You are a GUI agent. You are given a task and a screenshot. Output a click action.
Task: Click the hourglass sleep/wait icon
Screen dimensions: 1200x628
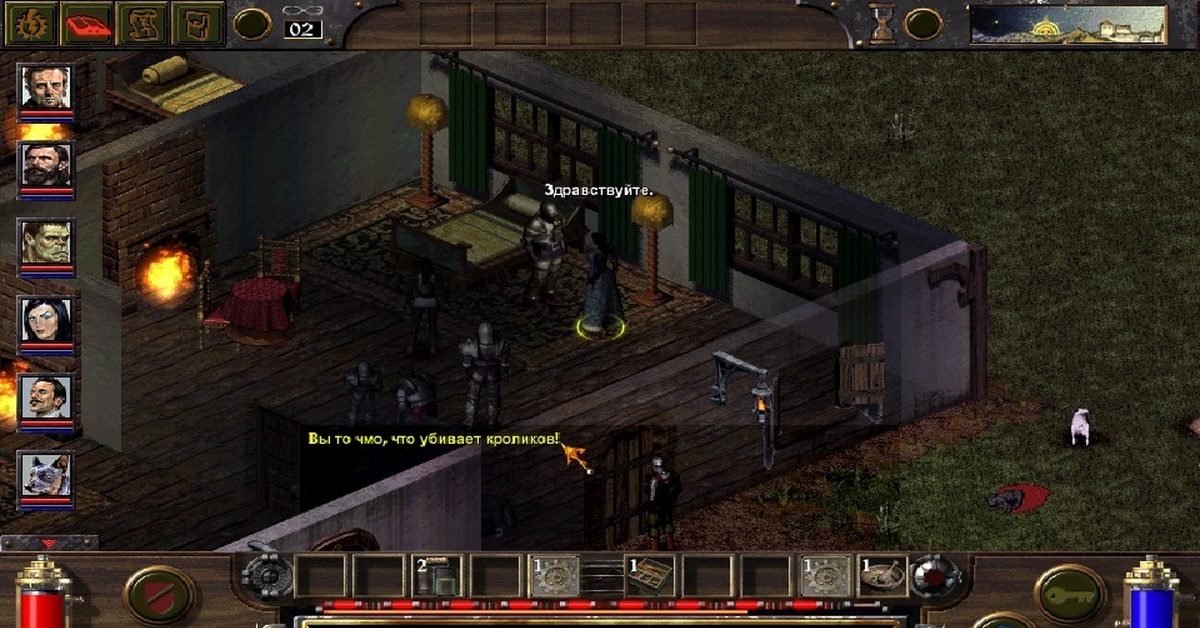[x=882, y=24]
